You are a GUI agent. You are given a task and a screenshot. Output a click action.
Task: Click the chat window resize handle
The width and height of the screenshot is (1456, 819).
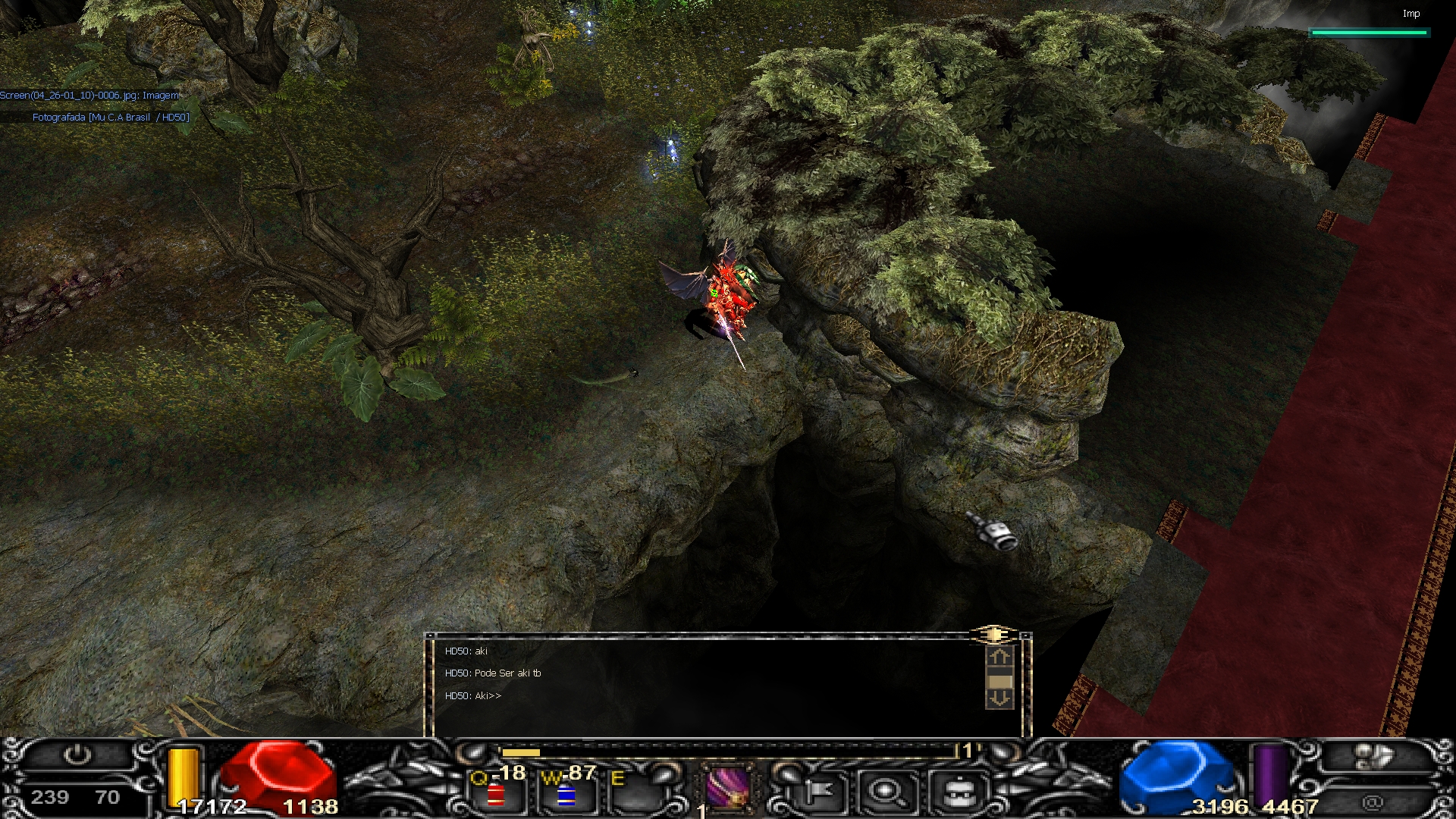pyautogui.click(x=993, y=635)
